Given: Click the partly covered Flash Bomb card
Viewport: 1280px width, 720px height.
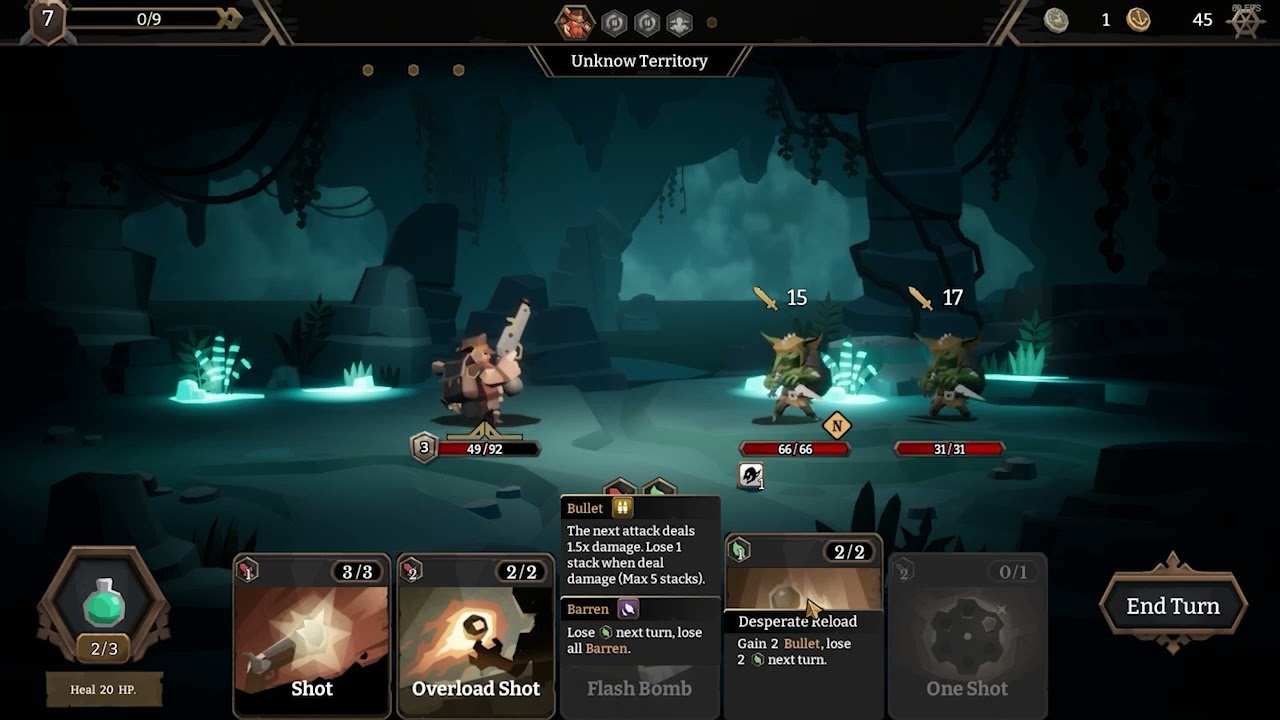Looking at the screenshot, I should coord(639,689).
